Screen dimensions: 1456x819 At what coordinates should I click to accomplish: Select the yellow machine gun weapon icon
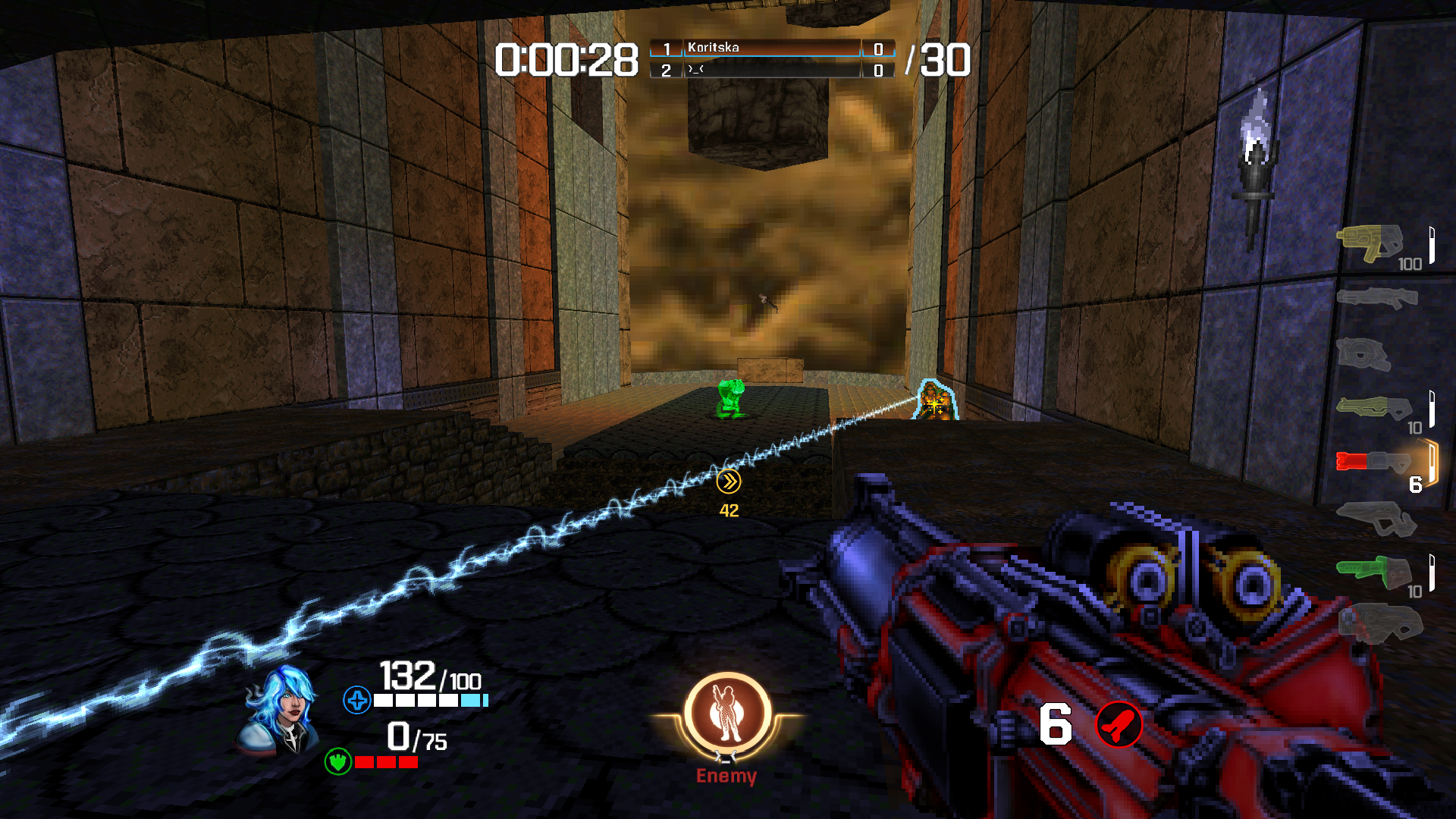pyautogui.click(x=1368, y=243)
